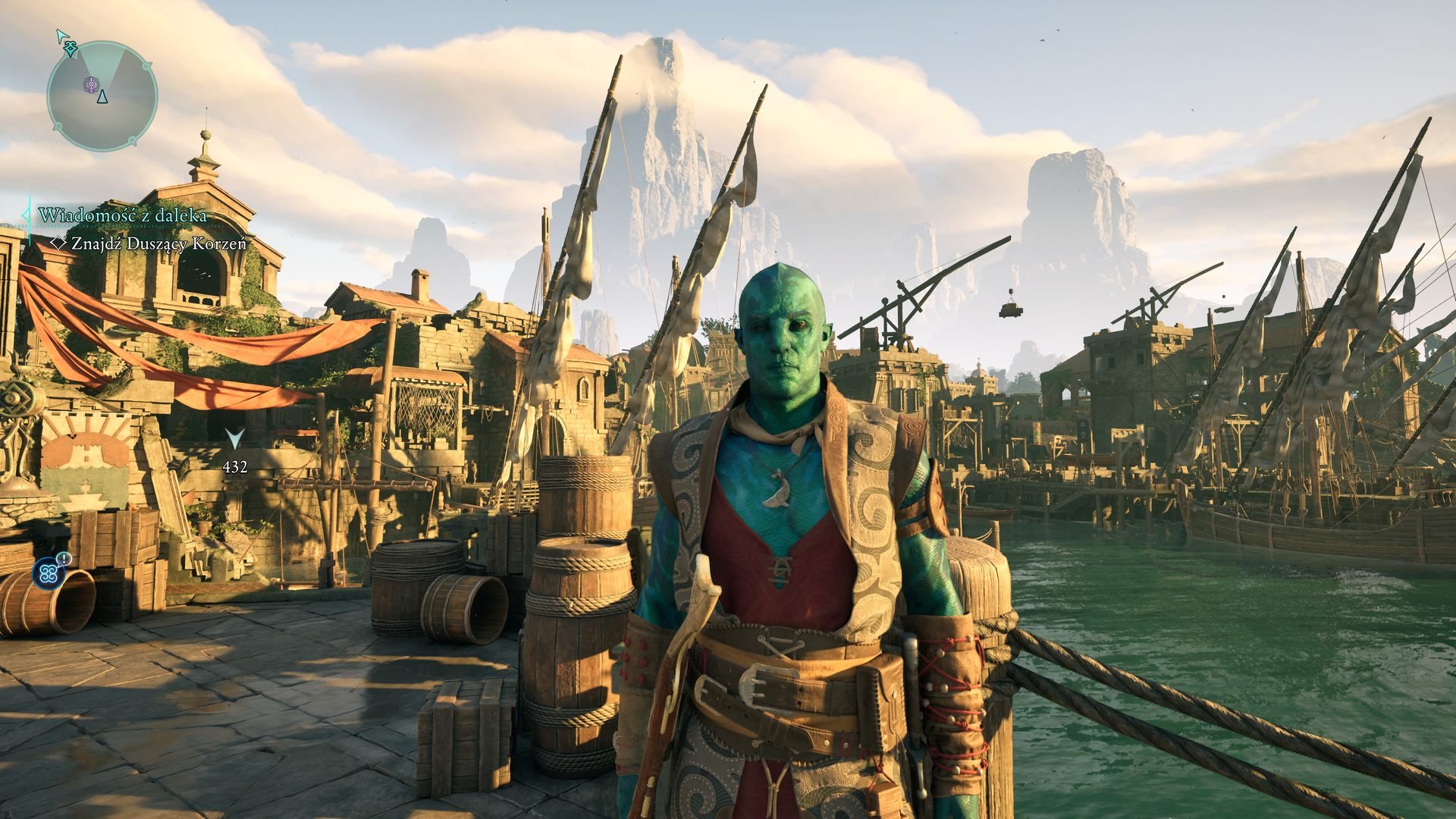
Task: Select the purple marker on the minimap
Action: tap(90, 85)
